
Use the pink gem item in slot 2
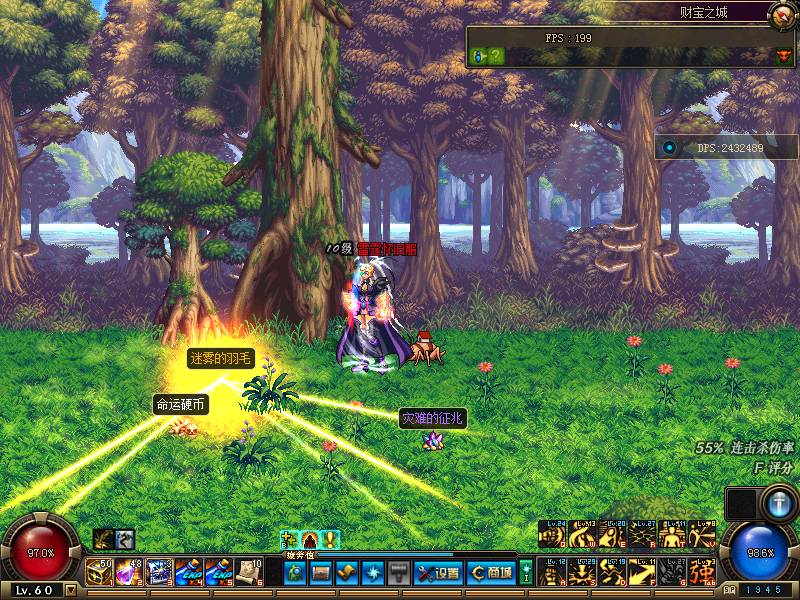pyautogui.click(x=130, y=572)
